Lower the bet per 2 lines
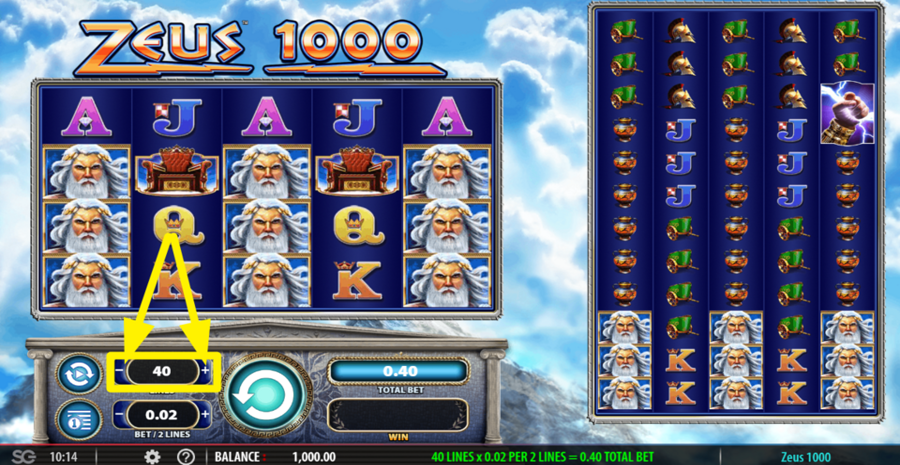Screen dimensions: 900x465 click(x=121, y=414)
